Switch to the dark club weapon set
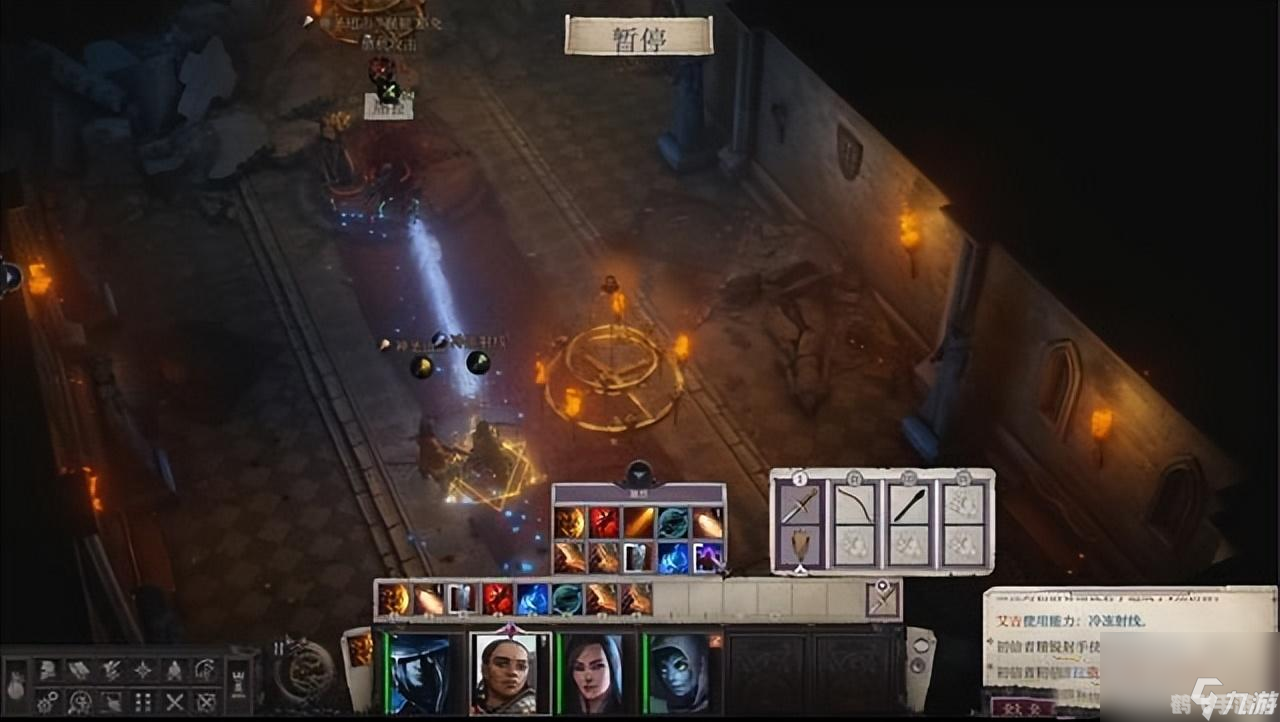 (908, 503)
